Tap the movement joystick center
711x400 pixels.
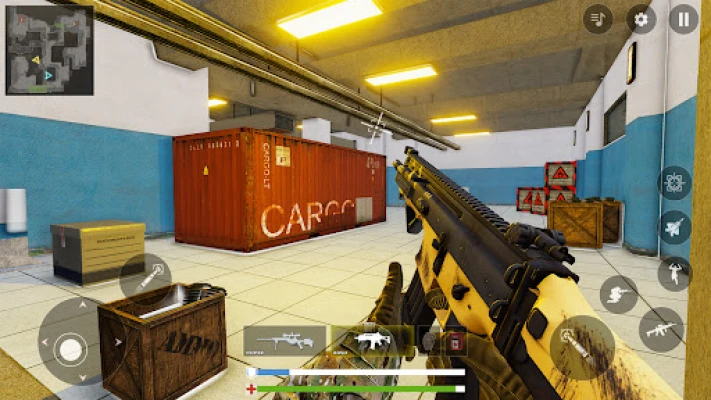pos(70,349)
